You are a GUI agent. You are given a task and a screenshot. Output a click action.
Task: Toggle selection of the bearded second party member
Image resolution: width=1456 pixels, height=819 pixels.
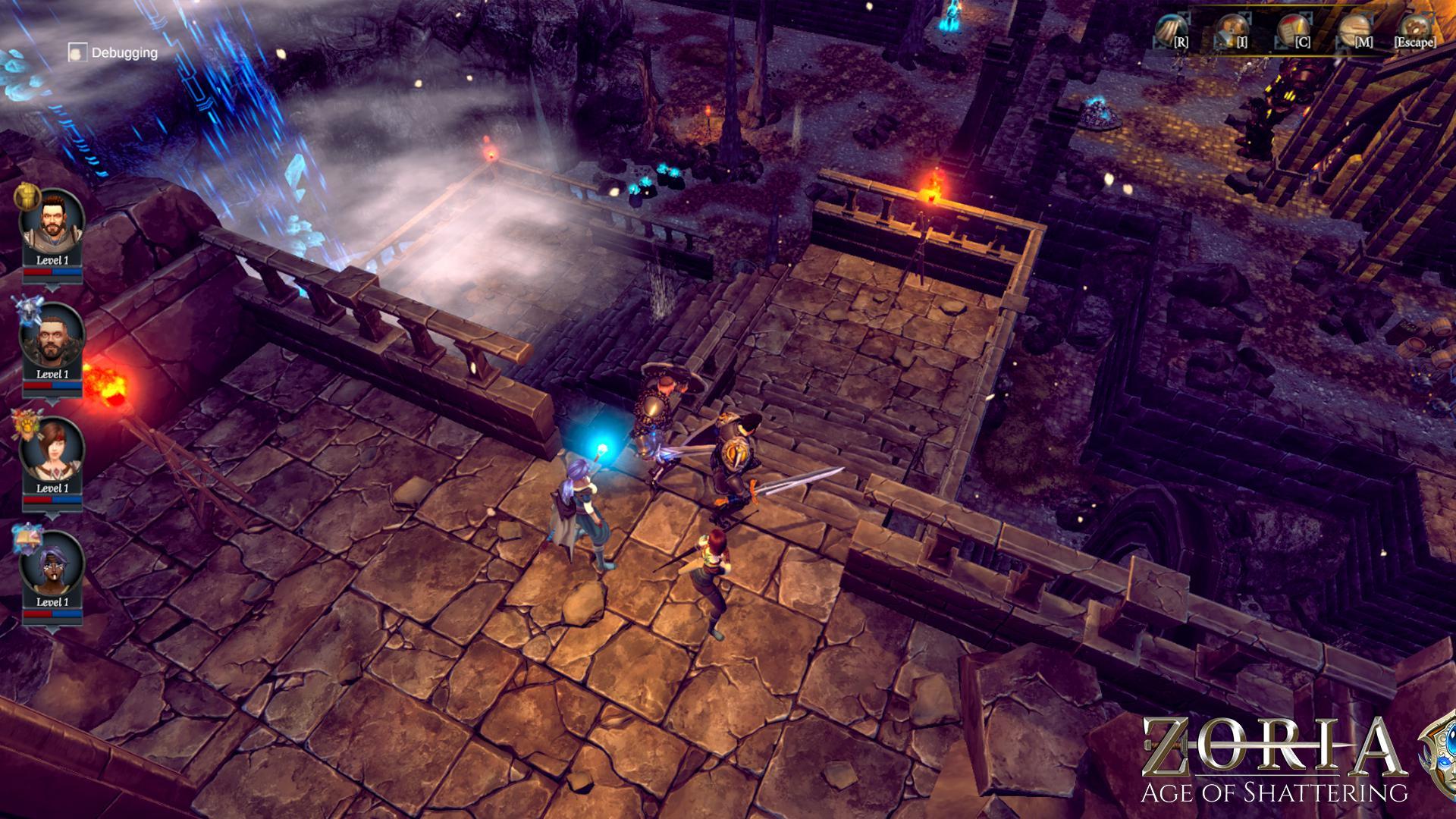coord(53,338)
